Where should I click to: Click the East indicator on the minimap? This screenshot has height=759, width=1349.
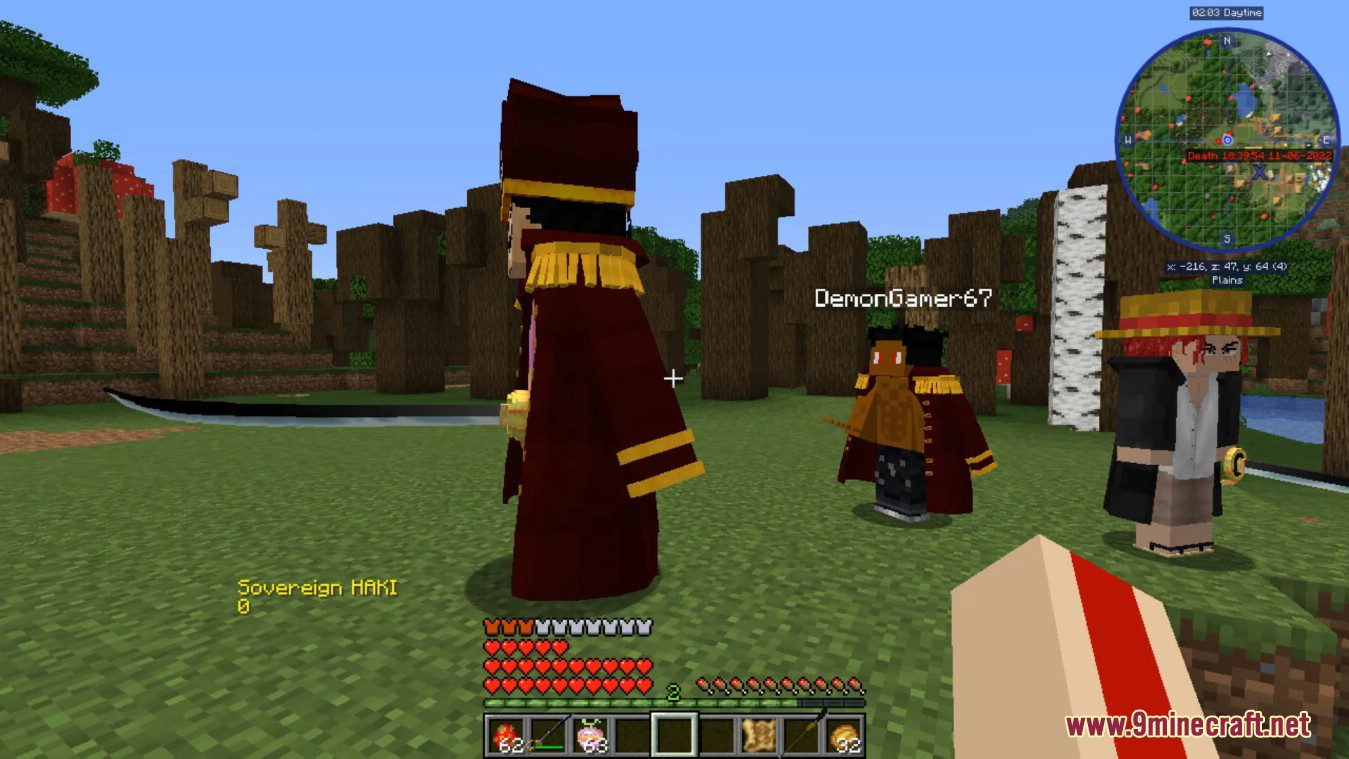(1324, 139)
